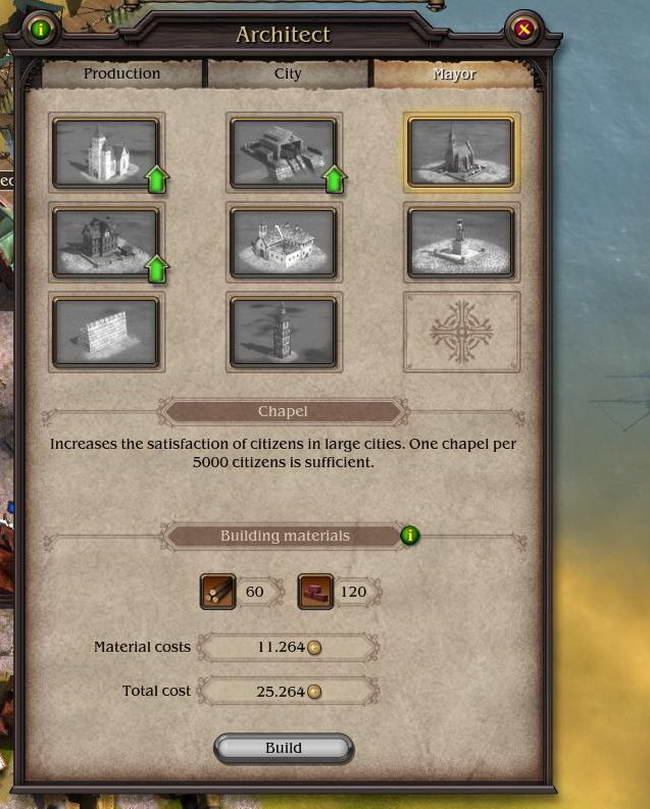Click the green info button beside the Architect title
The height and width of the screenshot is (809, 650).
(x=40, y=30)
